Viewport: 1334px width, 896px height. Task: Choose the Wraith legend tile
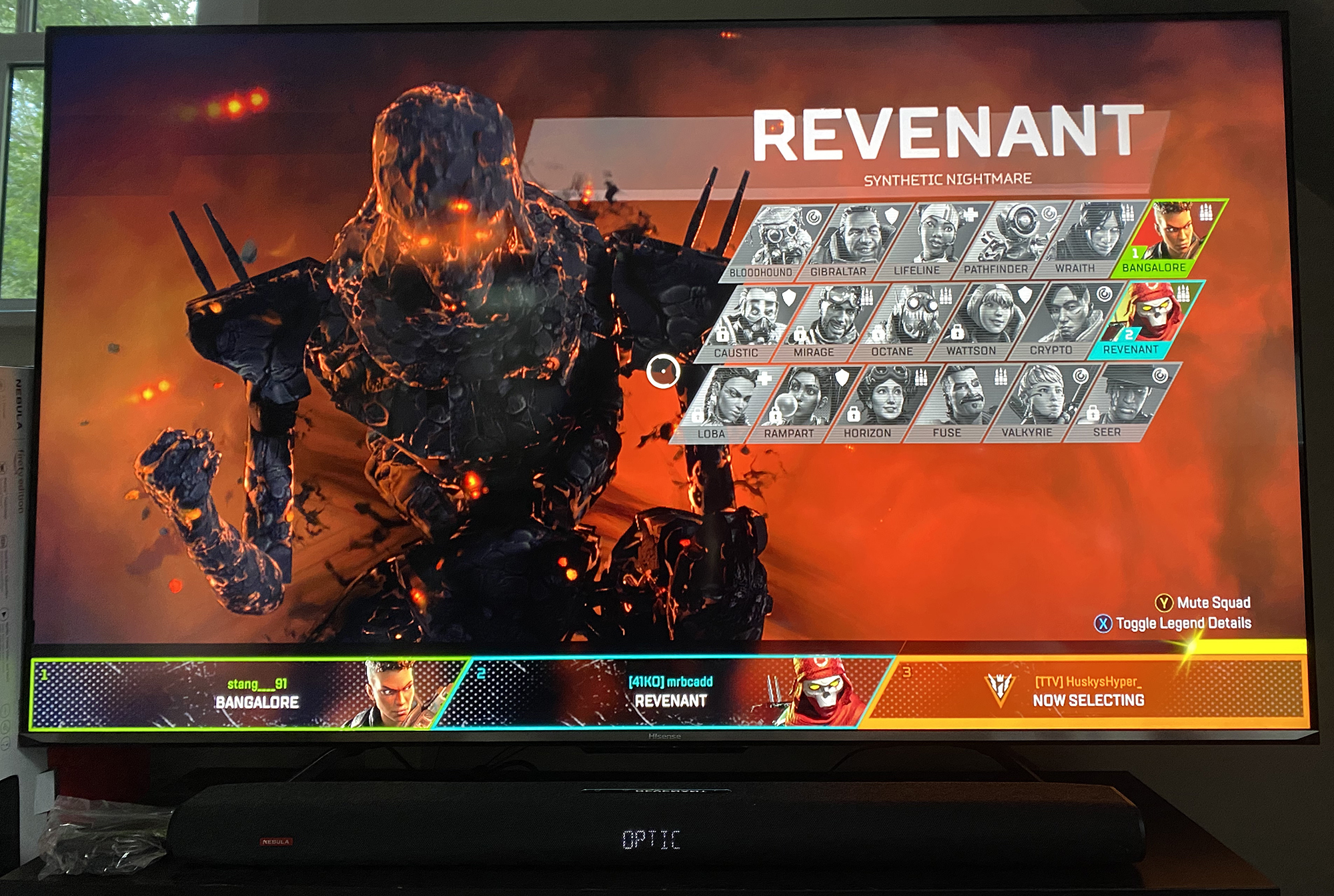click(x=1087, y=239)
